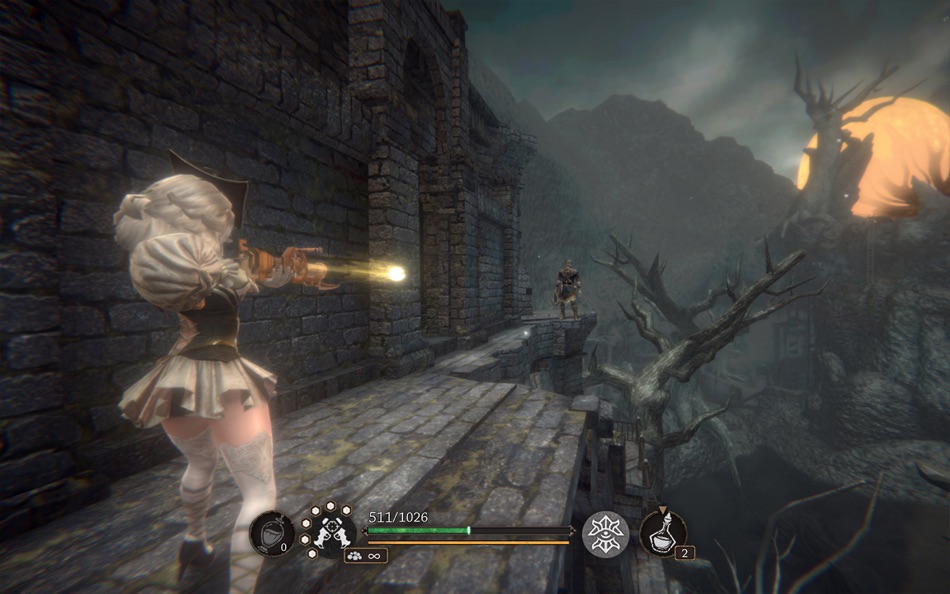Activate the eye sigil skill icon
This screenshot has width=950, height=594.
[605, 533]
